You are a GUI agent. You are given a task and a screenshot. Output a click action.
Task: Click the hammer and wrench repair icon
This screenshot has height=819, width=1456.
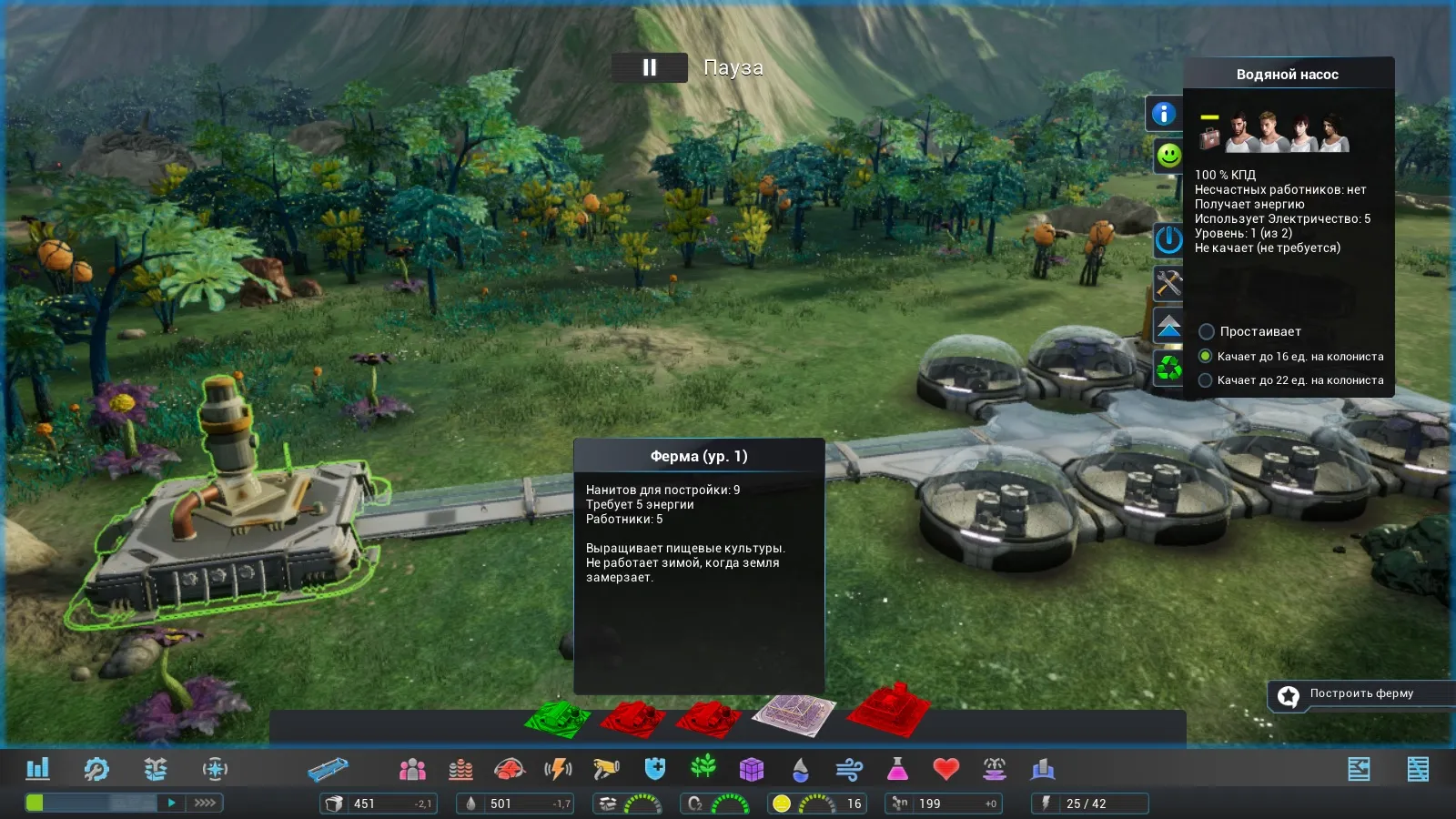tap(1168, 283)
